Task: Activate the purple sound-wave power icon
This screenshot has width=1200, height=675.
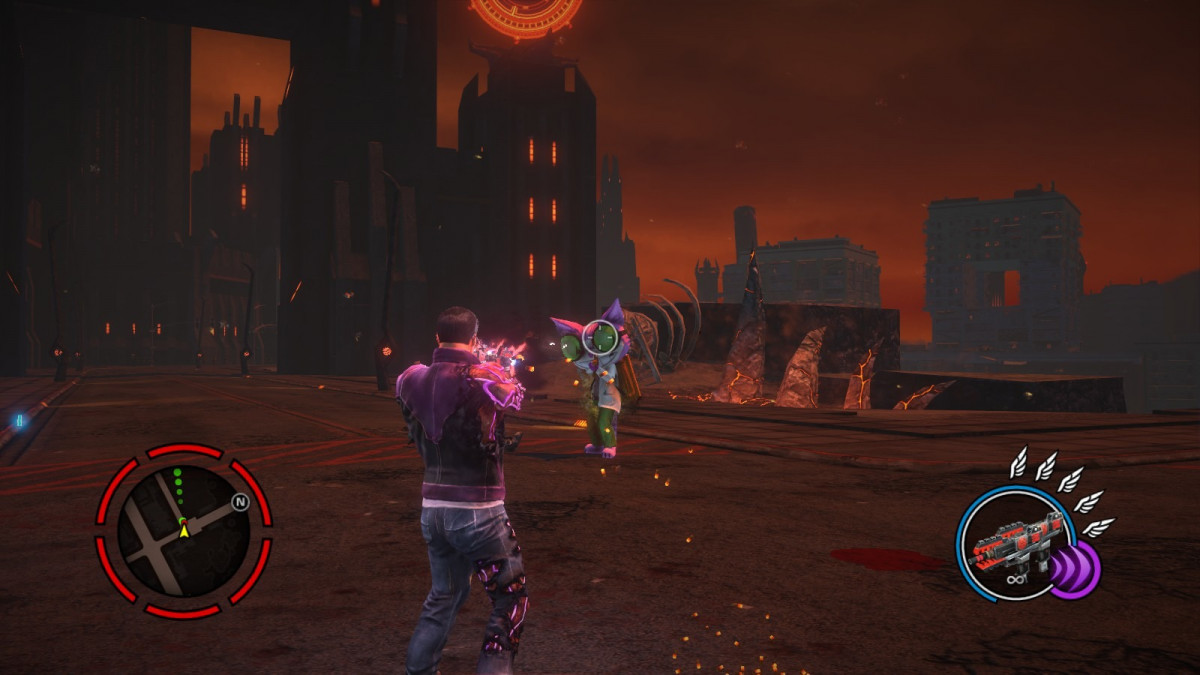Action: (x=1075, y=570)
